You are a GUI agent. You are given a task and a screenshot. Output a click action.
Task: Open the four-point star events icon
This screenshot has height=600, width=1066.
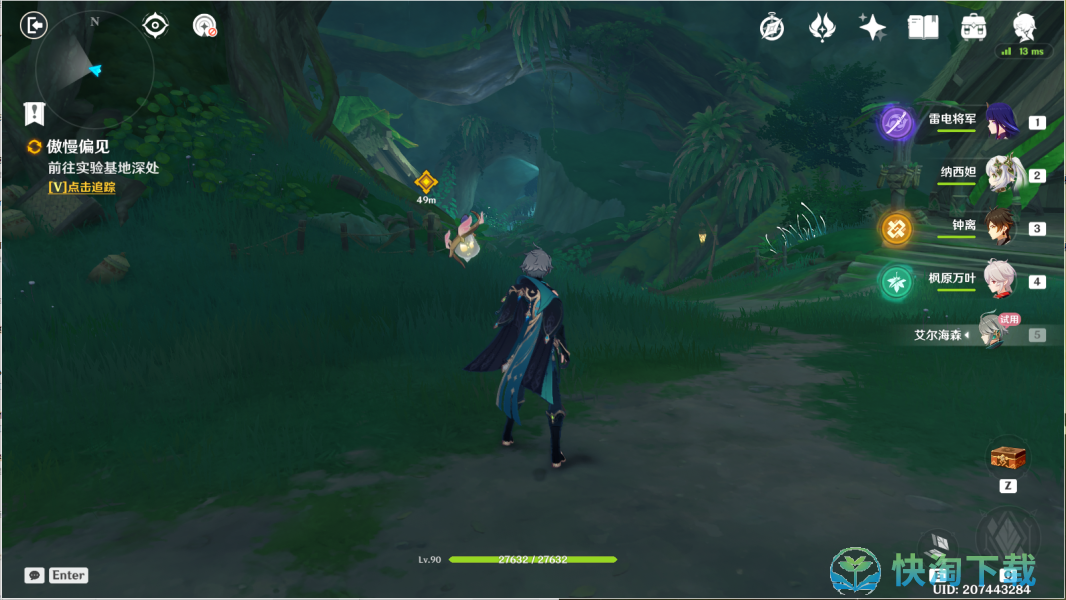(x=872, y=27)
